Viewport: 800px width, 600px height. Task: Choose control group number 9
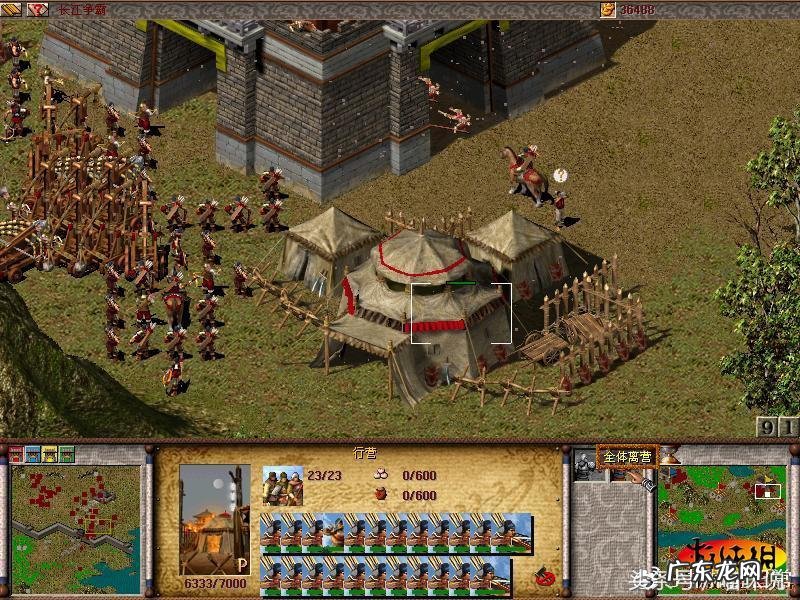767,428
